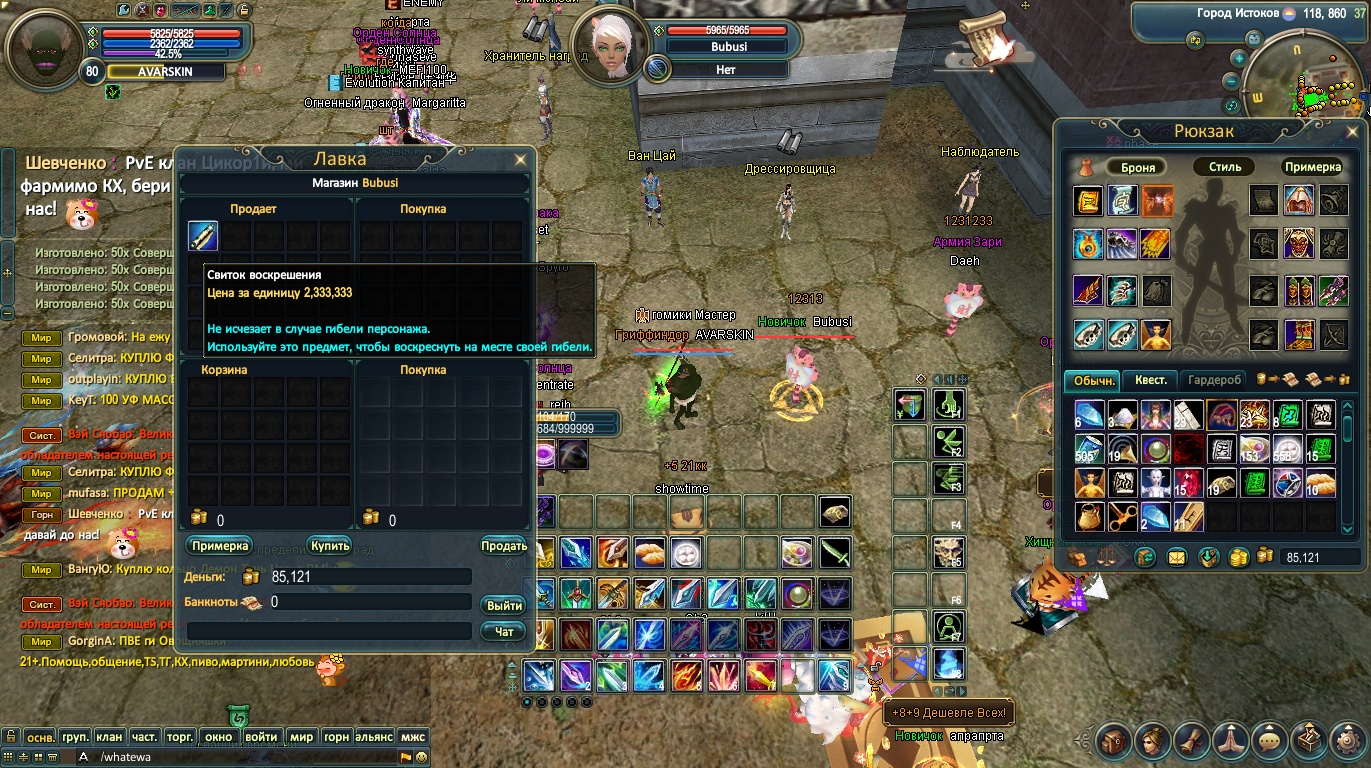Open the Квест. inventory tab
1371x768 pixels.
pos(1150,380)
